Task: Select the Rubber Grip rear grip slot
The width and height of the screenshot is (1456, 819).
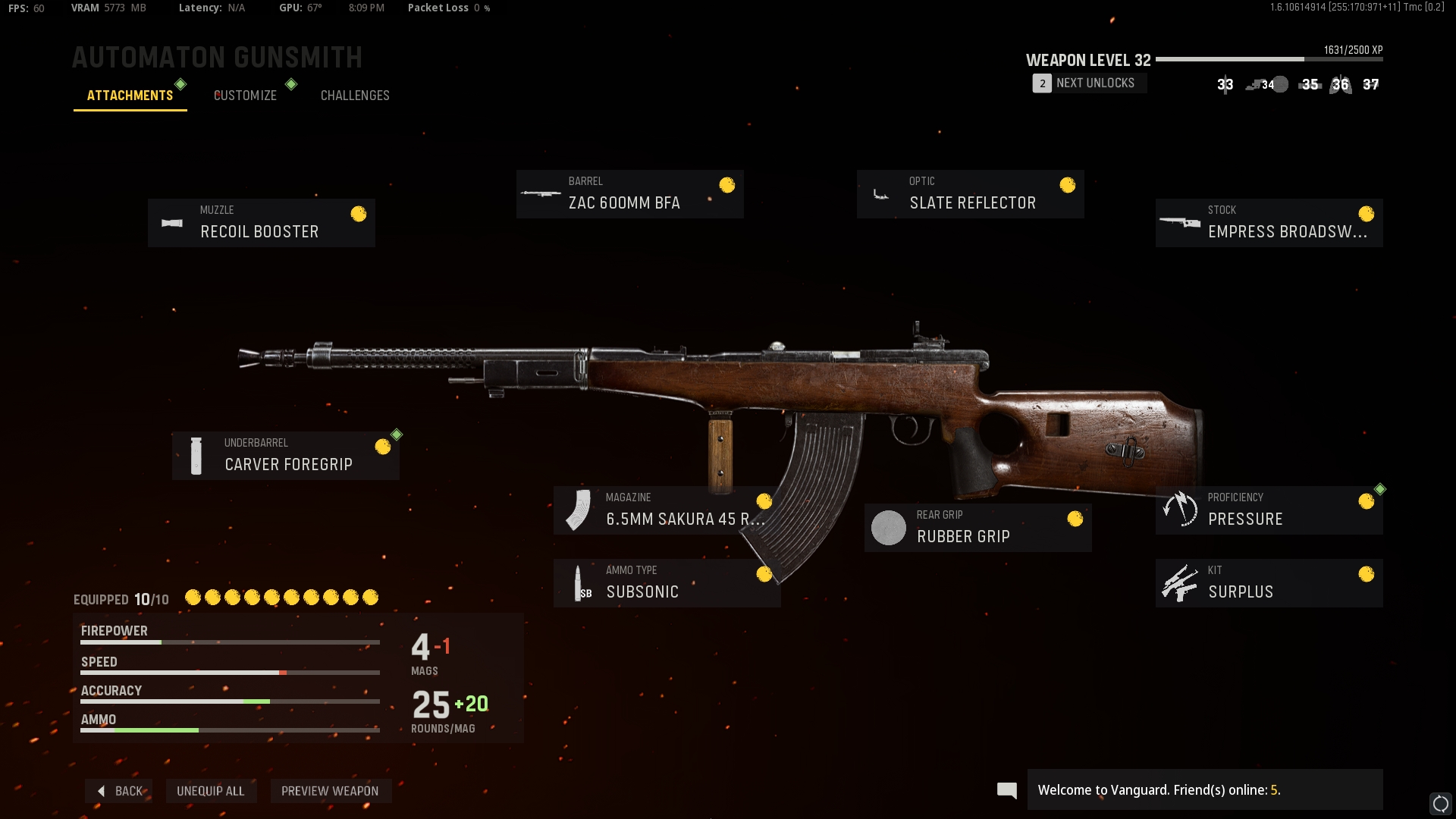Action: (x=977, y=528)
